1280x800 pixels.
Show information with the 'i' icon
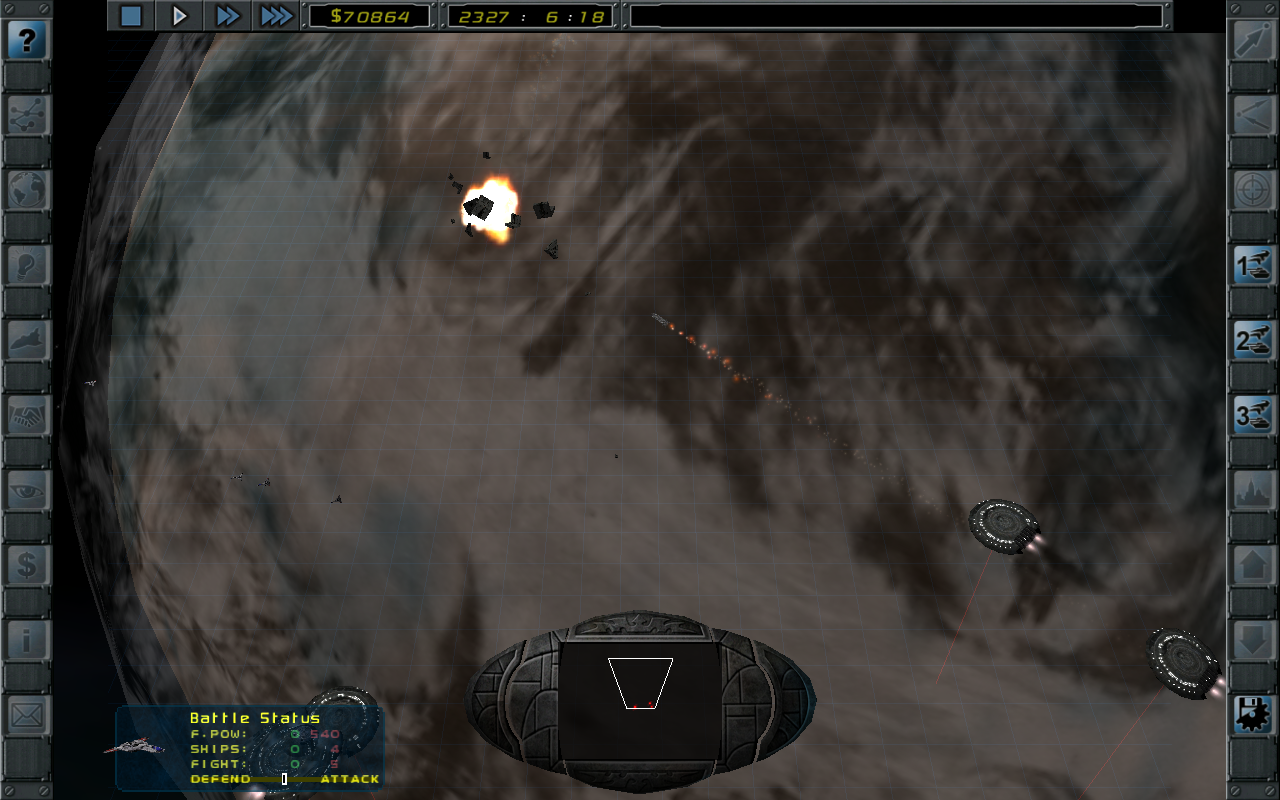pyautogui.click(x=27, y=640)
